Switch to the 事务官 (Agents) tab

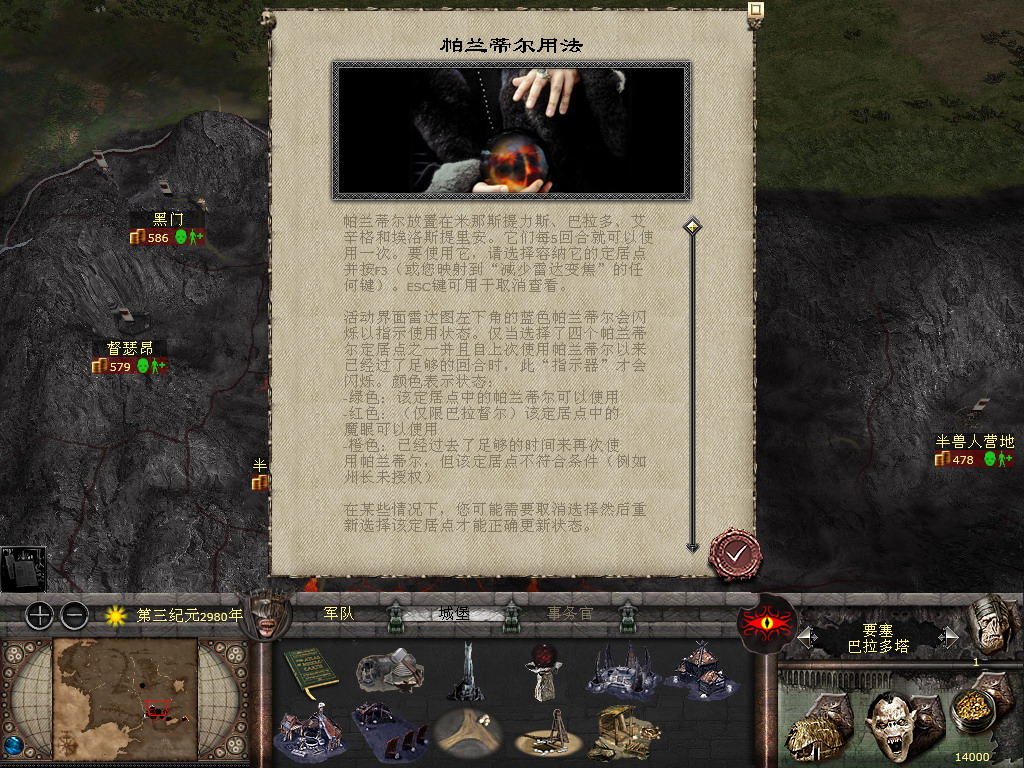pos(570,613)
